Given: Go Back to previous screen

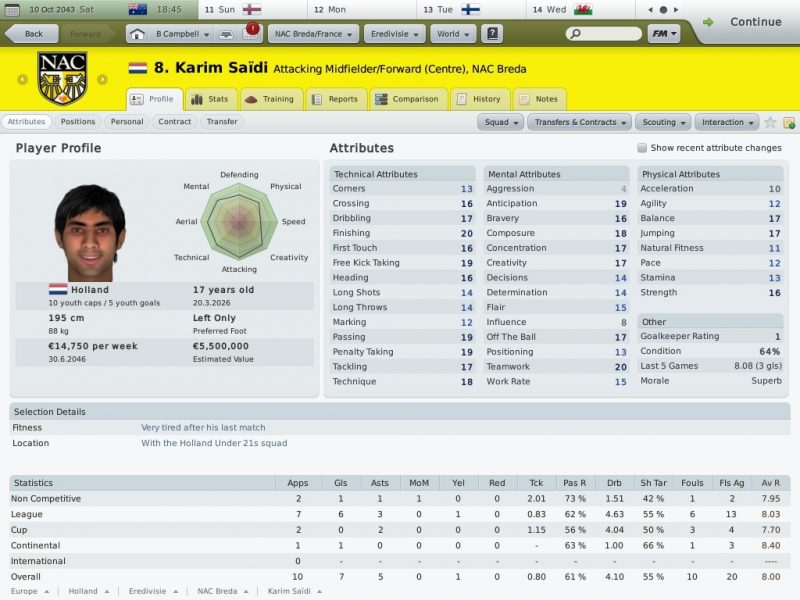Looking at the screenshot, I should 30,34.
